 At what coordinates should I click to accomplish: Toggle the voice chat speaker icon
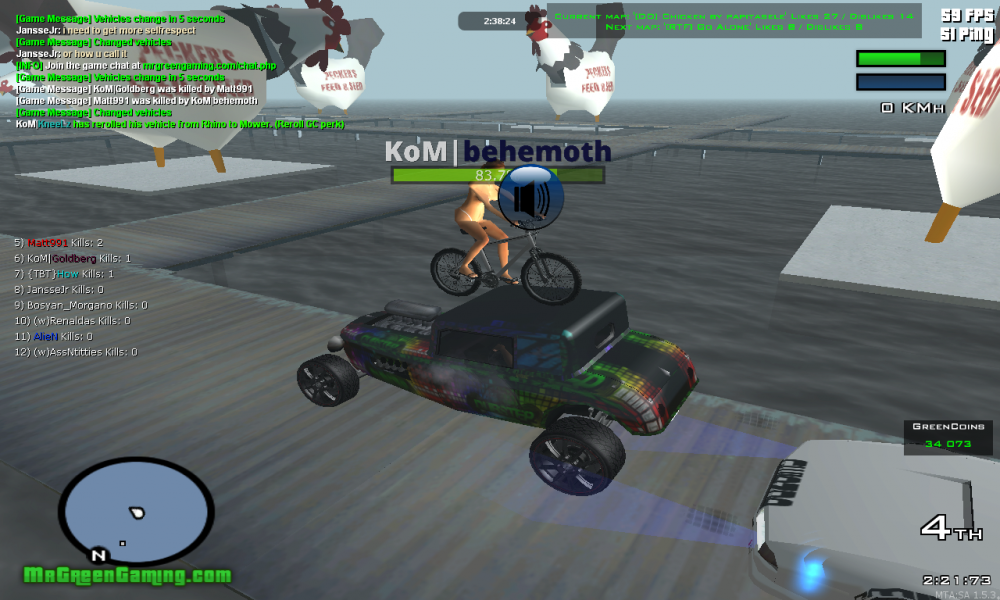(530, 196)
